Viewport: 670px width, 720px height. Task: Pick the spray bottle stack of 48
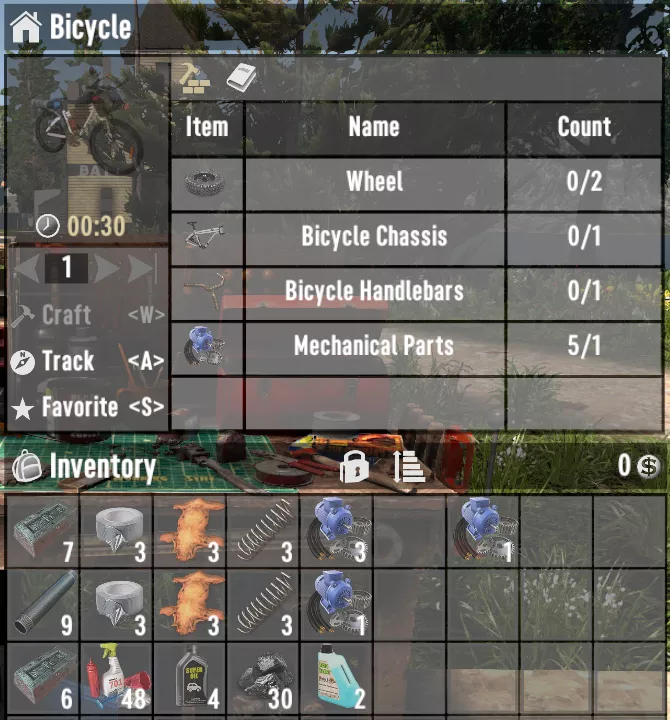[x=117, y=677]
